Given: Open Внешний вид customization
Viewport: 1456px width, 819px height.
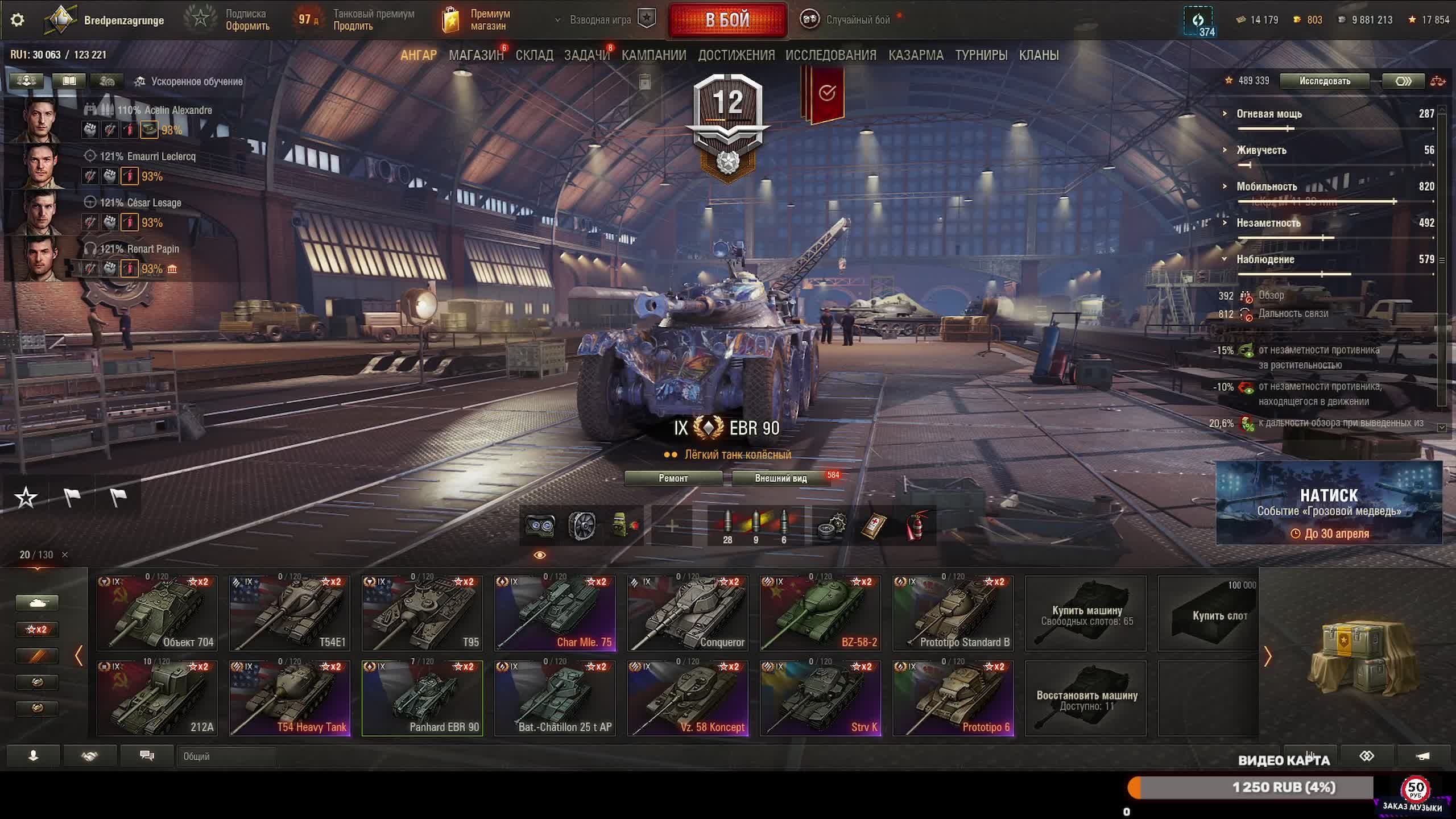Looking at the screenshot, I should [780, 478].
